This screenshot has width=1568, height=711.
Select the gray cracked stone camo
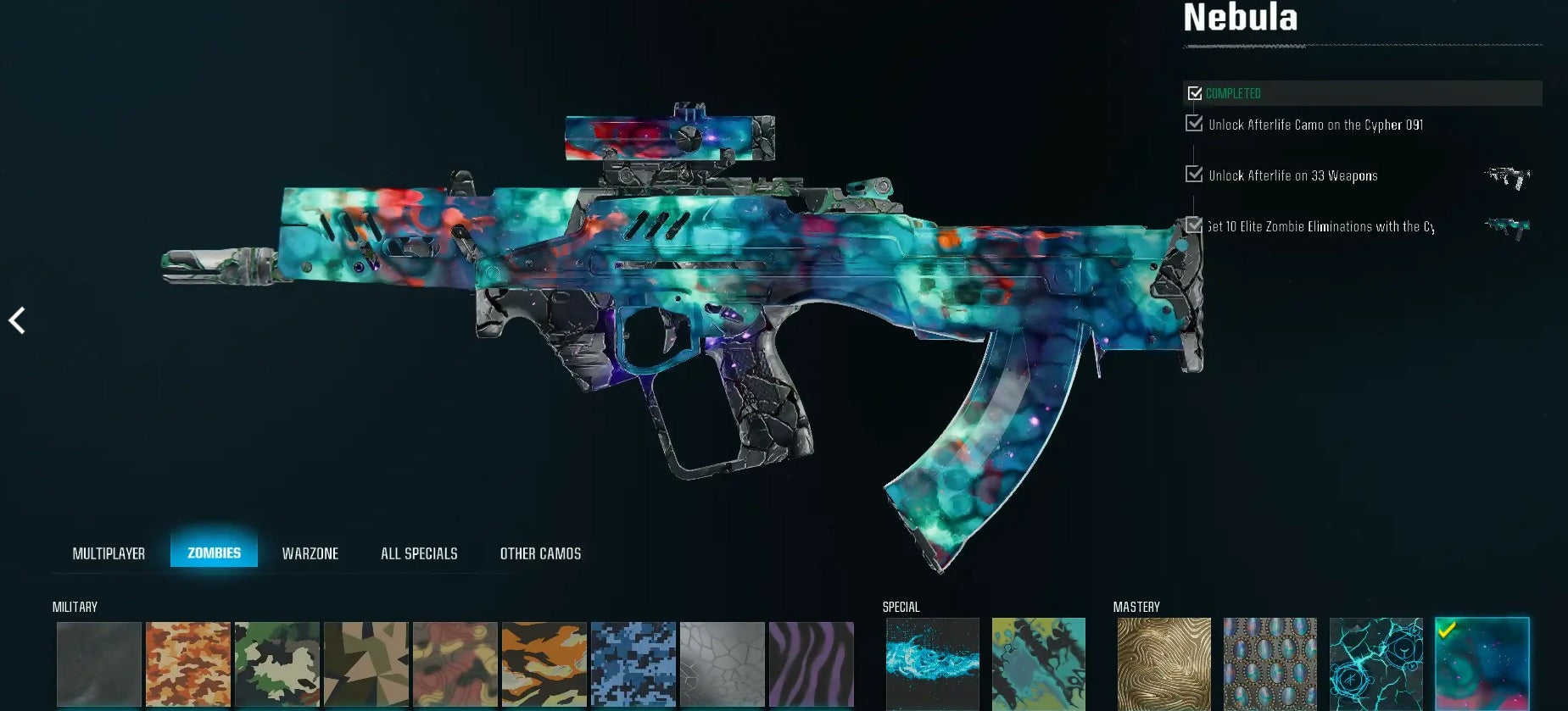coord(723,664)
